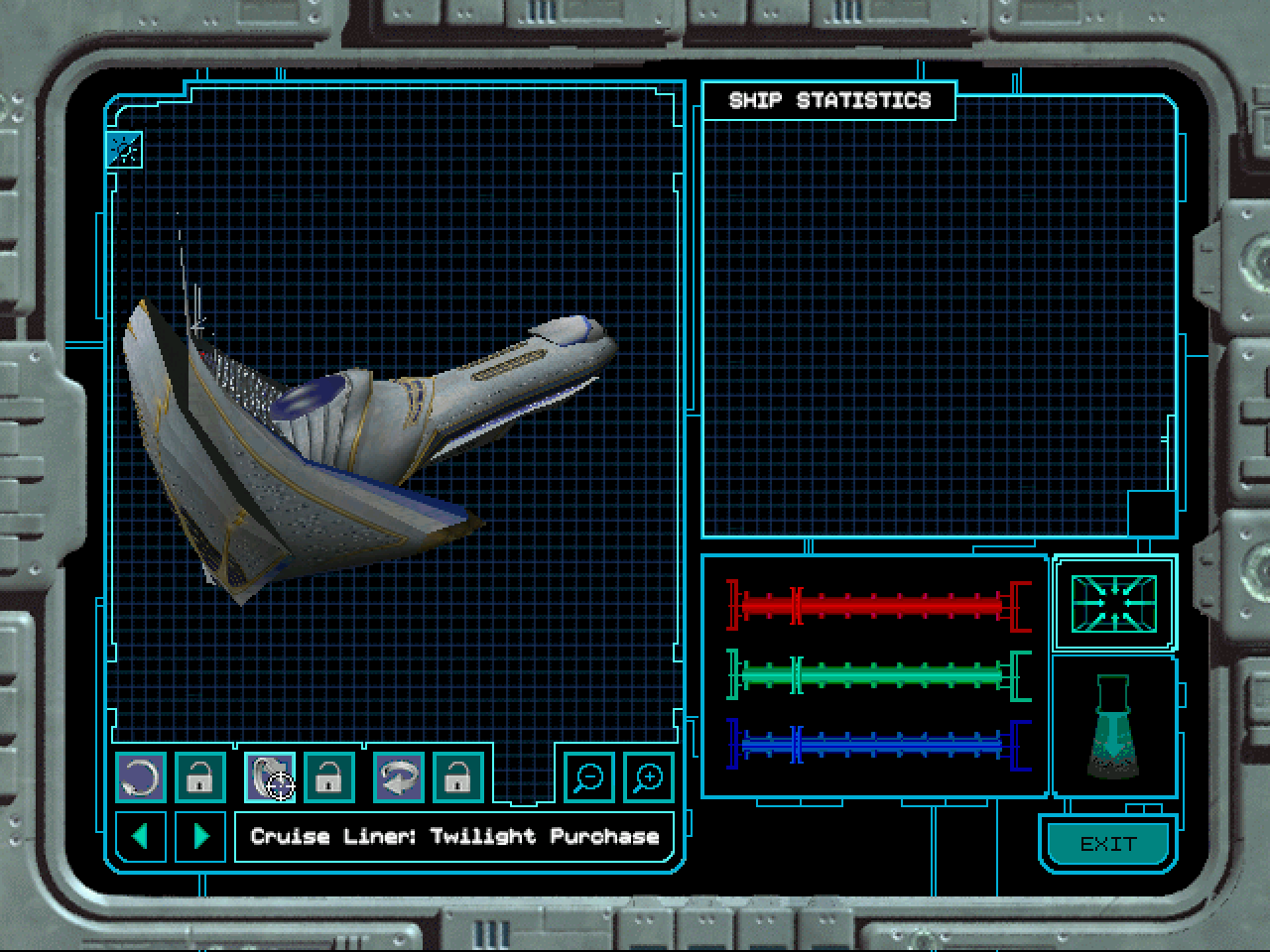Zoom out with the minus magnifier
The height and width of the screenshot is (952, 1270).
click(x=589, y=777)
